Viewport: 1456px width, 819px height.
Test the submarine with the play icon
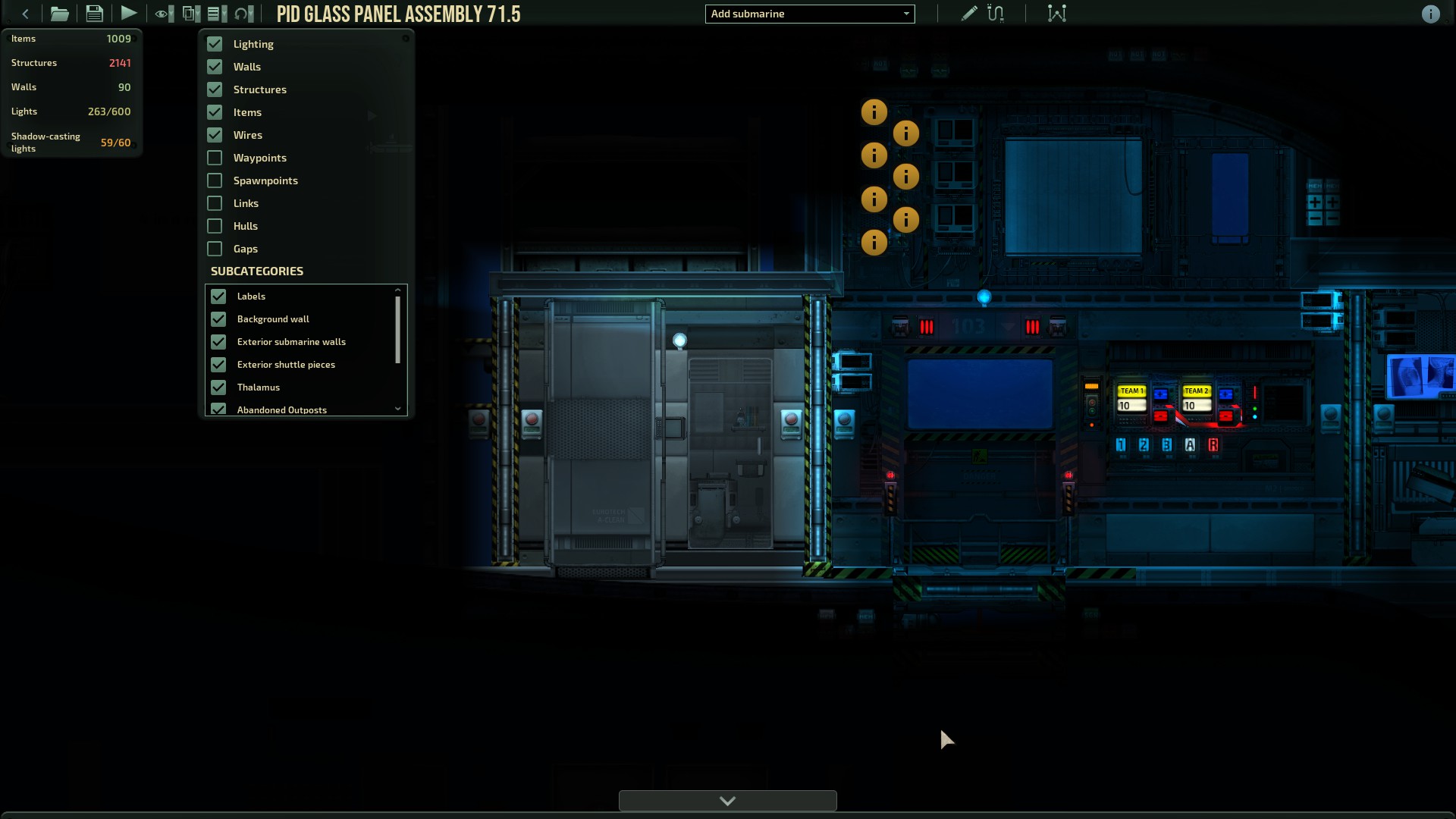pos(128,13)
